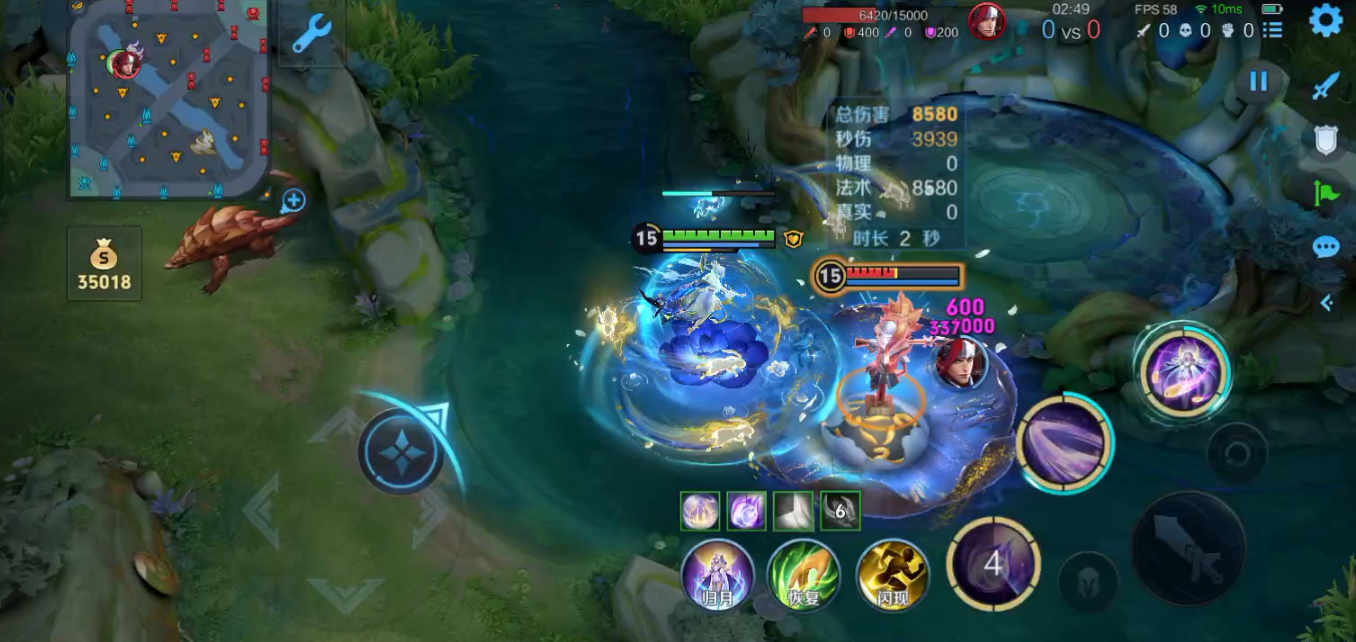Click the minimap
The height and width of the screenshot is (642, 1356).
(170, 98)
